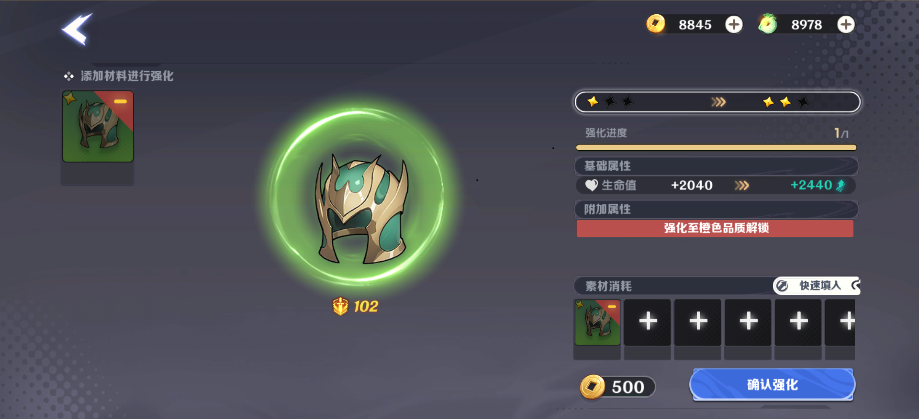The height and width of the screenshot is (419, 919).
Task: Click the 快速填入 quick fill button
Action: coord(815,286)
